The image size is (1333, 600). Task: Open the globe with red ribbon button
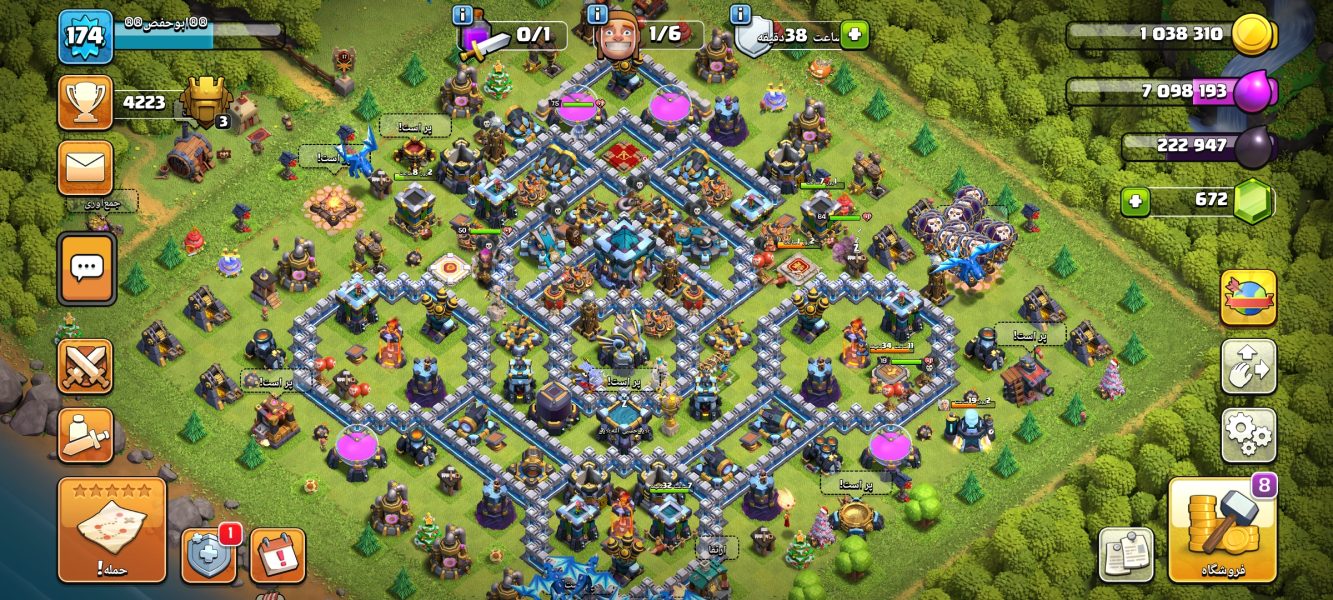click(x=1248, y=297)
